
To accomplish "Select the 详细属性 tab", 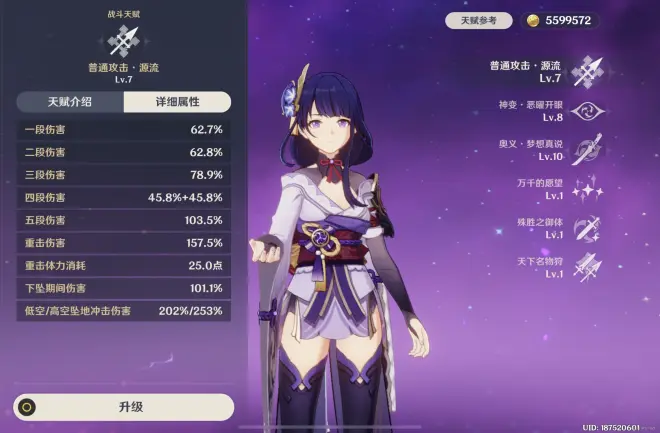I will pos(177,102).
